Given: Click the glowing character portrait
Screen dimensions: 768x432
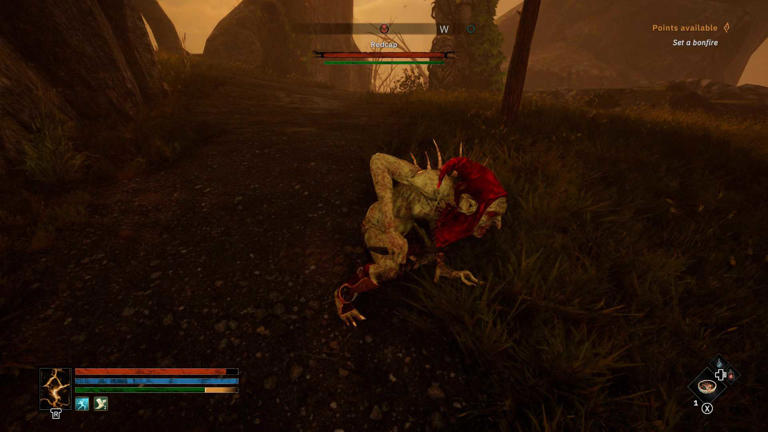Looking at the screenshot, I should click(x=55, y=387).
